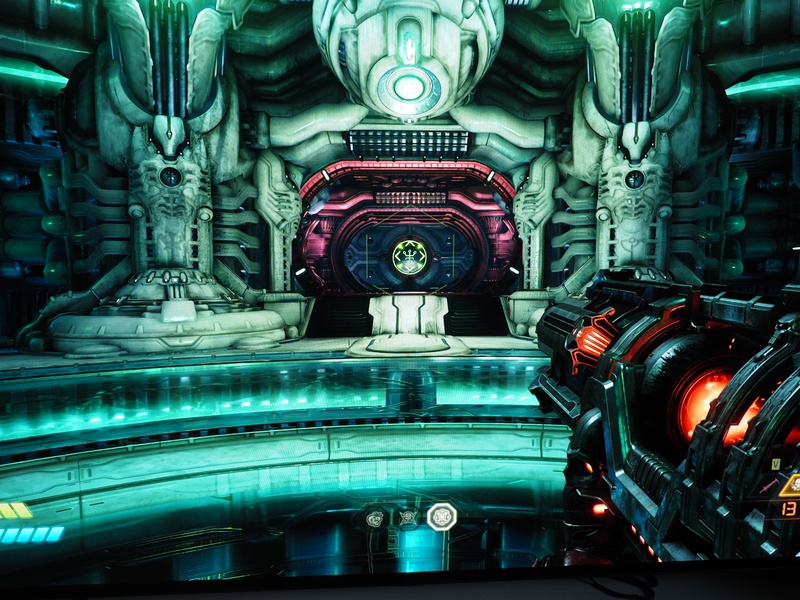Activate the swirl emblem ability slot

(x=375, y=517)
